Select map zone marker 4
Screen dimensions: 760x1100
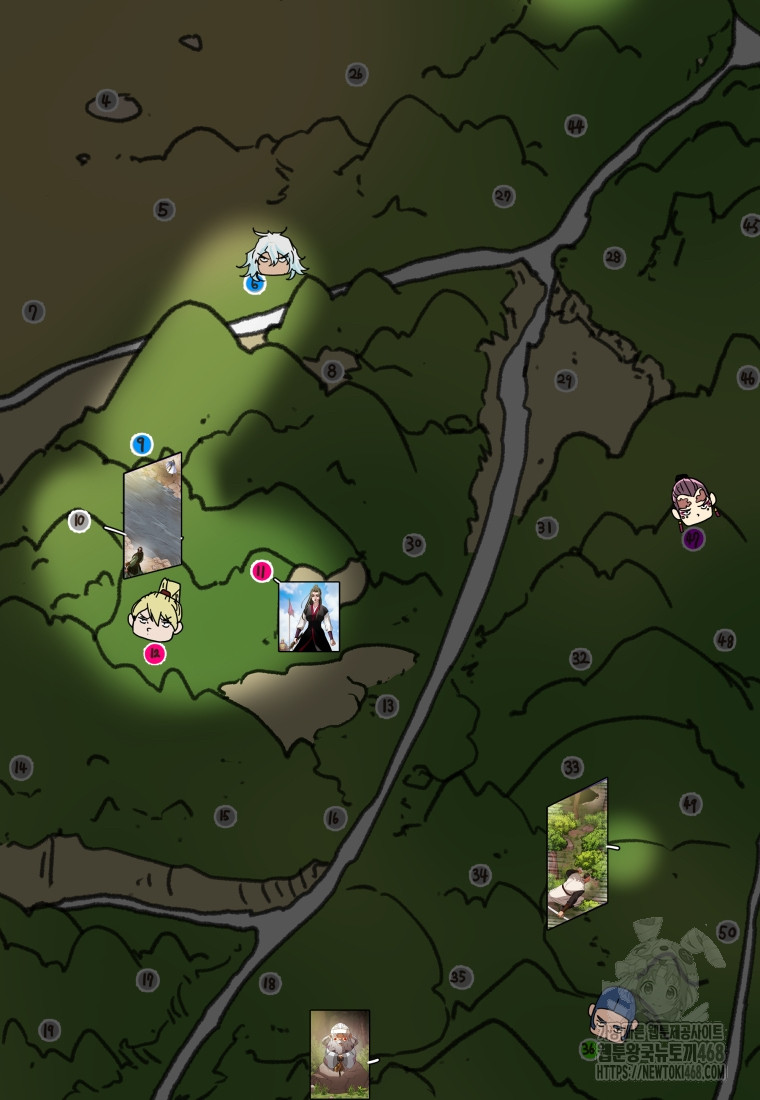tap(107, 100)
